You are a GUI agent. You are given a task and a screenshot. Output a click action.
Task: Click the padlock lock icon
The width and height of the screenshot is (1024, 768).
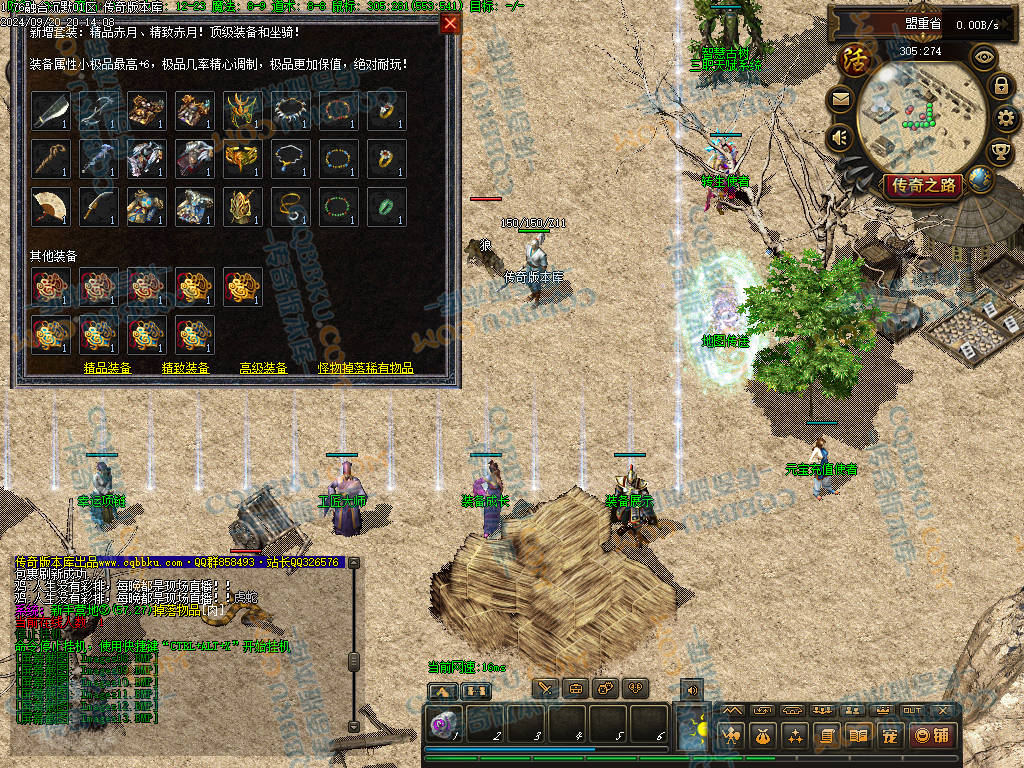(1001, 86)
